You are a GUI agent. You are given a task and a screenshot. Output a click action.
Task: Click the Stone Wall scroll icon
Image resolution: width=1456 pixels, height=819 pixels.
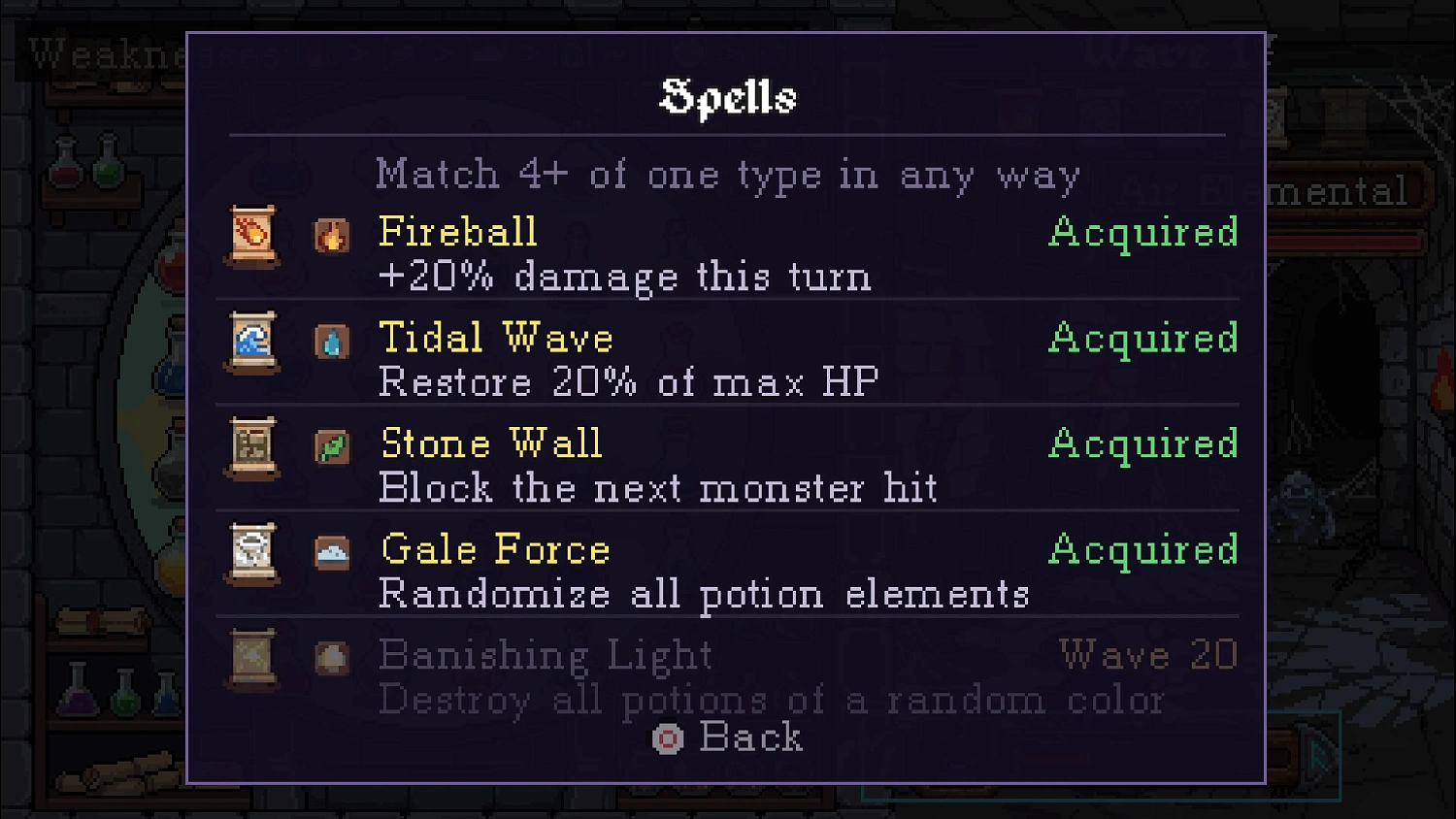pos(251,448)
